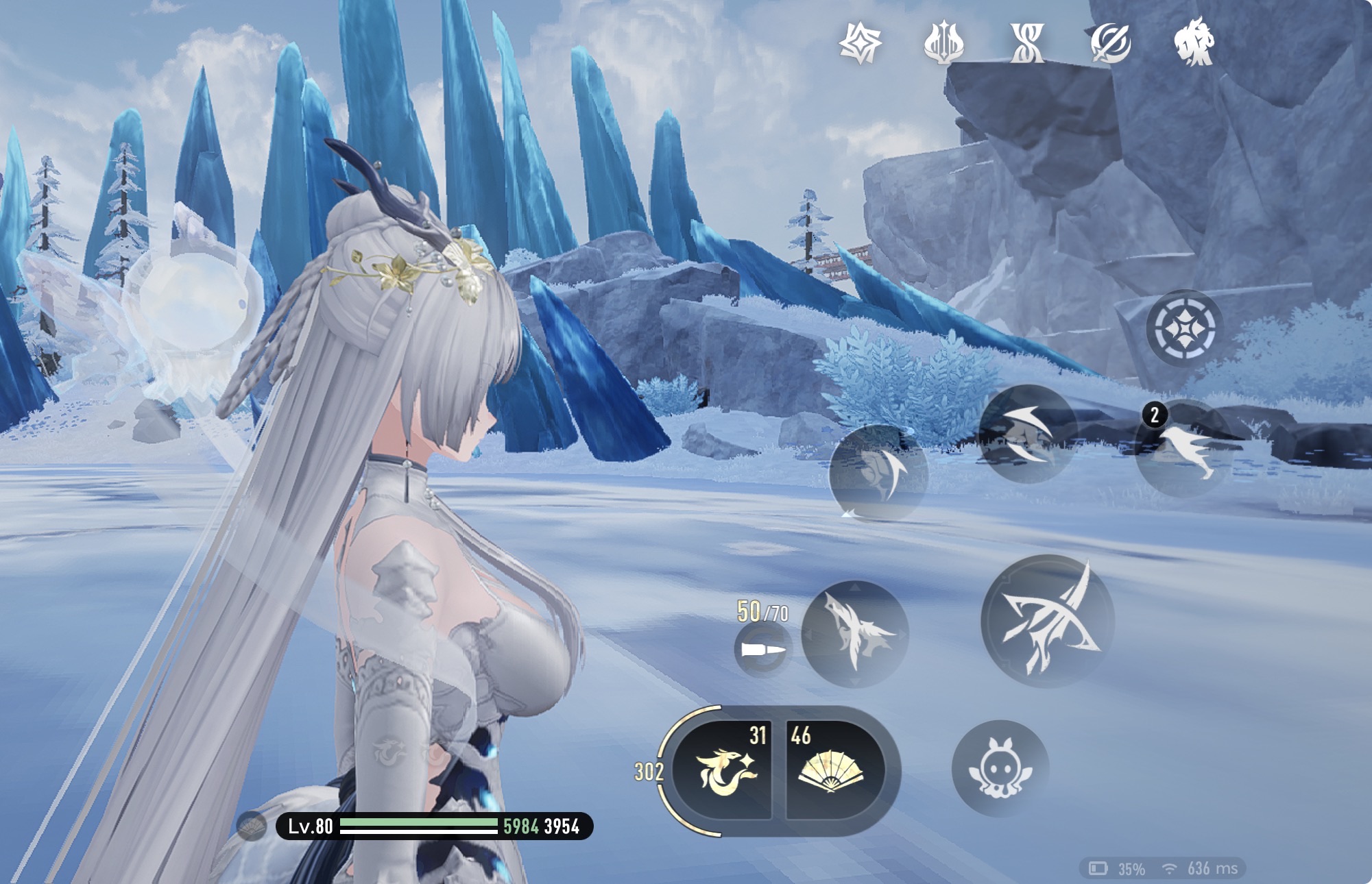
Task: Tap the bullet ammo reload icon
Action: (762, 649)
